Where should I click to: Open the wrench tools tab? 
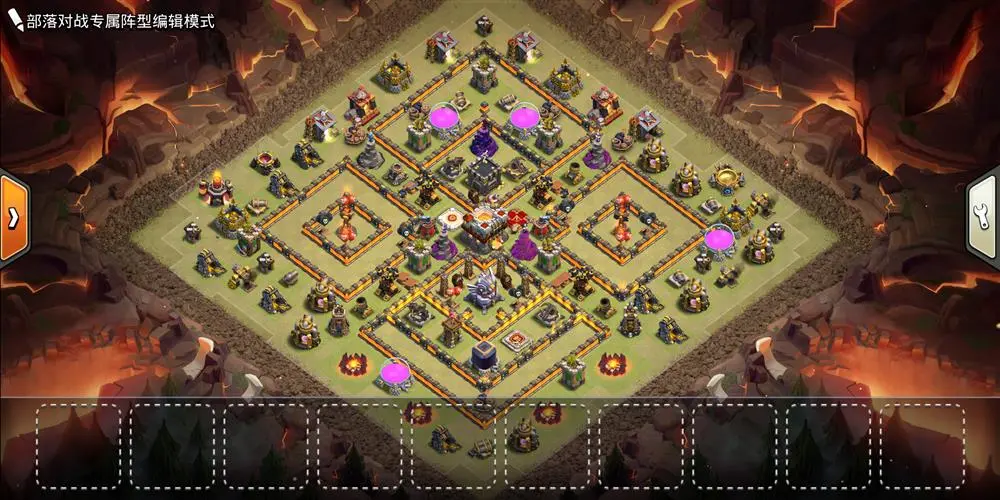pyautogui.click(x=985, y=216)
